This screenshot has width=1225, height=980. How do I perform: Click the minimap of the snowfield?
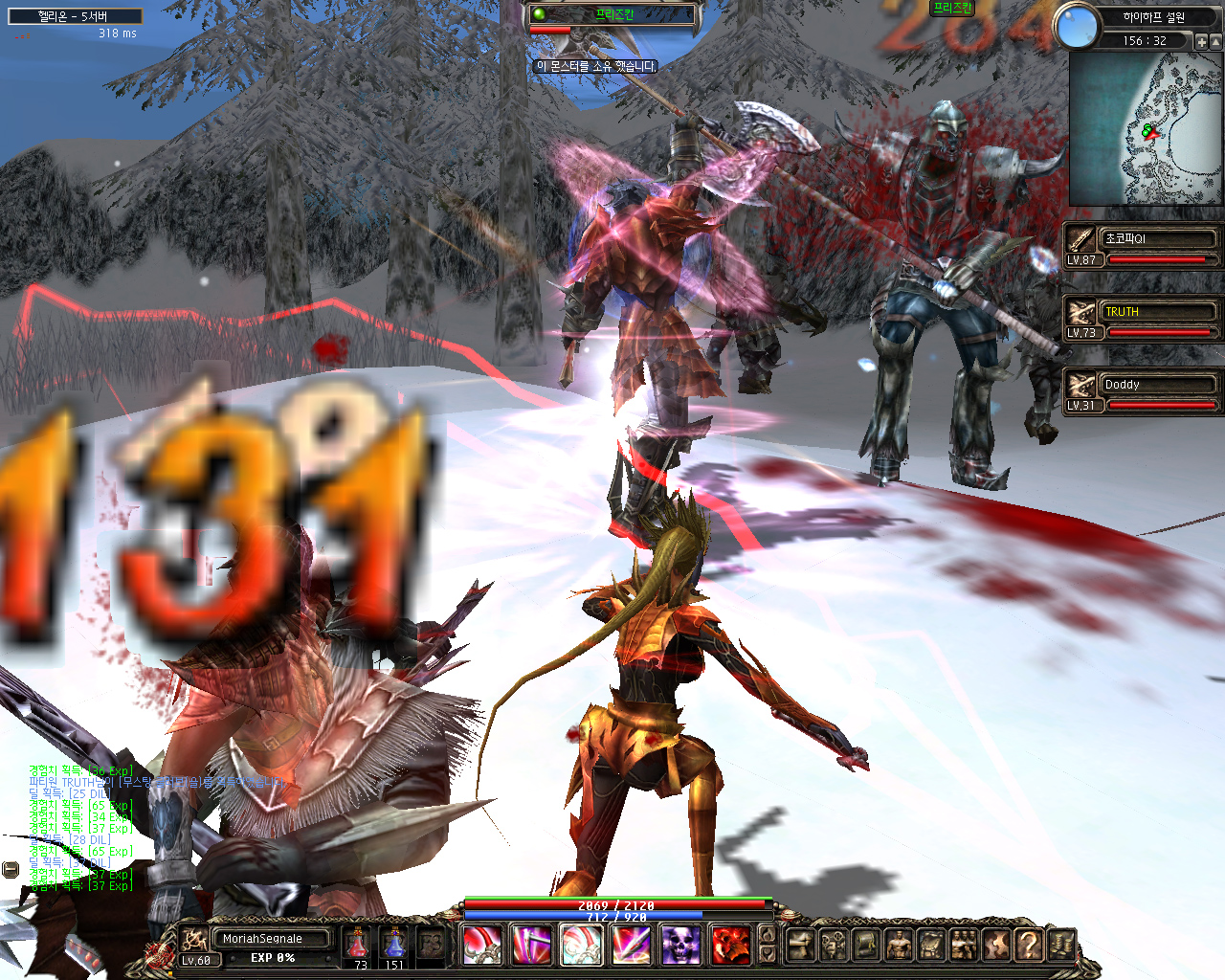click(x=1146, y=129)
